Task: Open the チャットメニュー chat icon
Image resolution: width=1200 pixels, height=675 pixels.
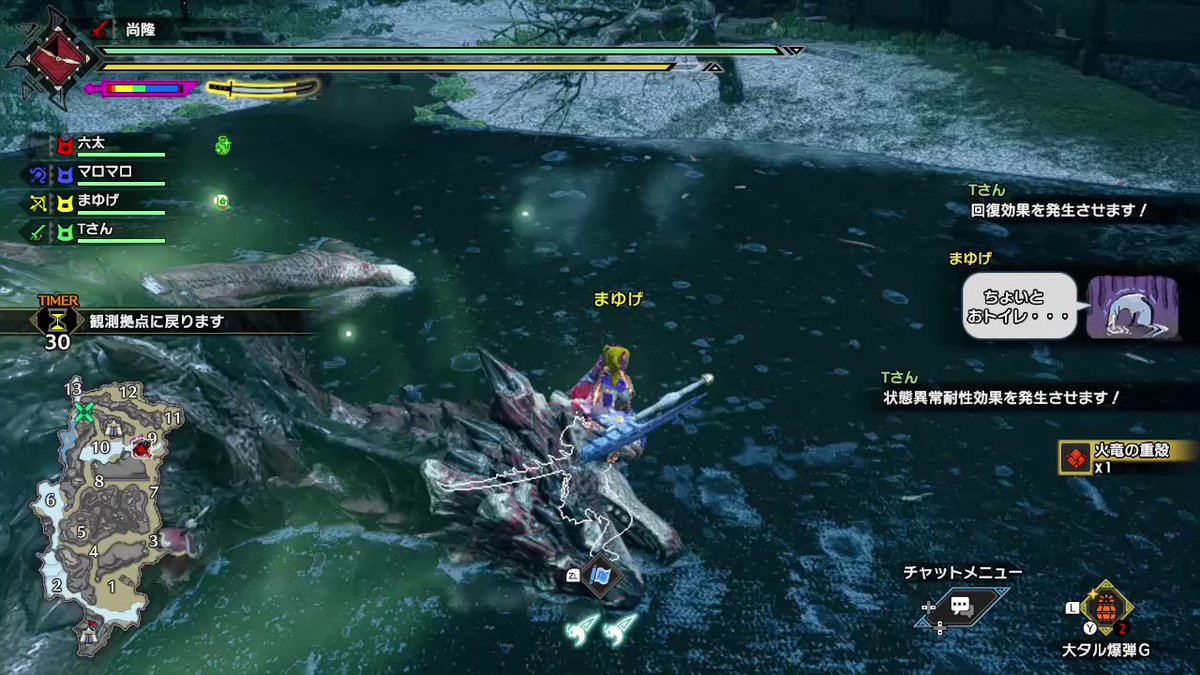Action: pos(962,605)
